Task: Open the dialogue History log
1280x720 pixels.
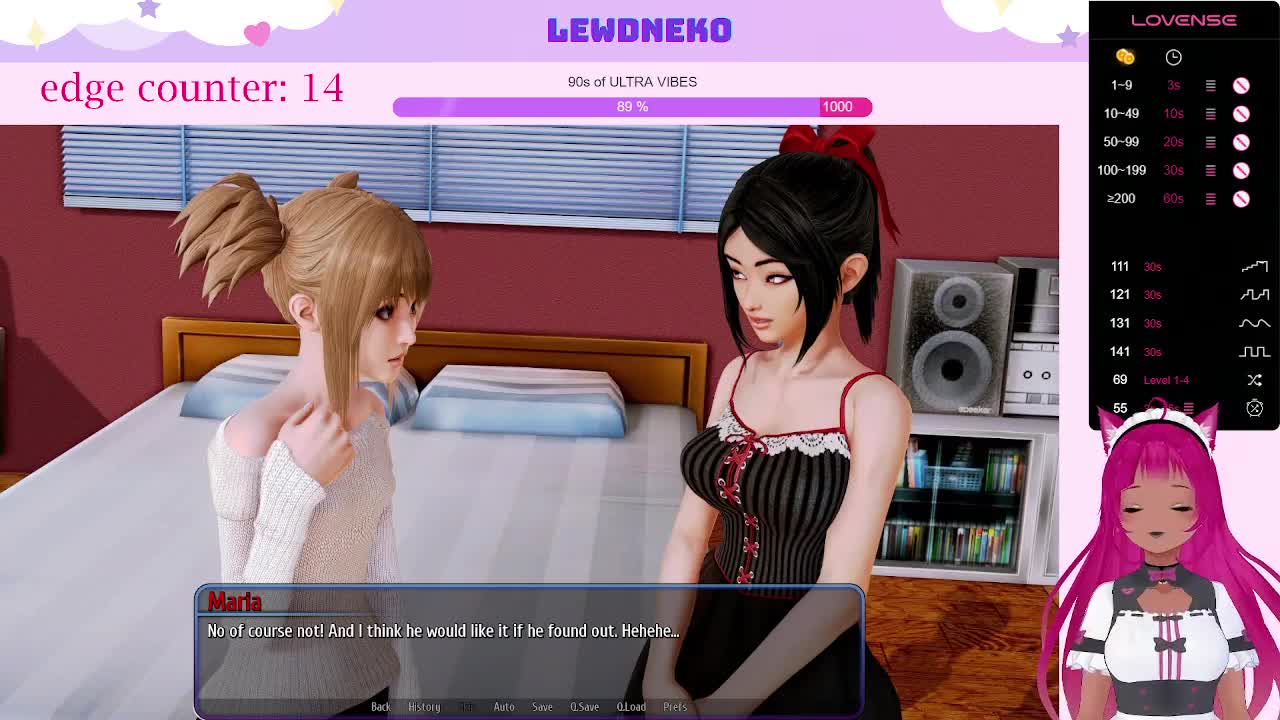Action: [424, 707]
